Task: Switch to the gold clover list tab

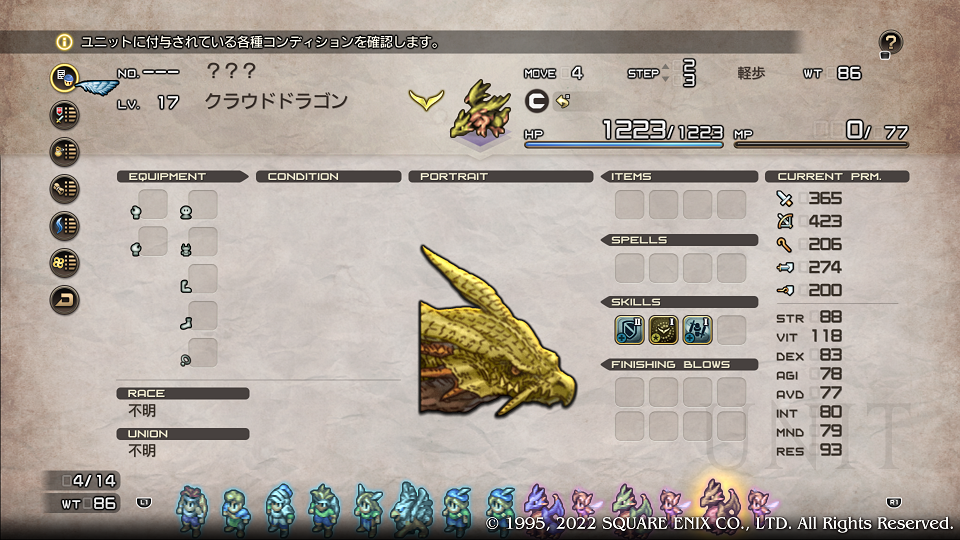Action: [x=64, y=262]
